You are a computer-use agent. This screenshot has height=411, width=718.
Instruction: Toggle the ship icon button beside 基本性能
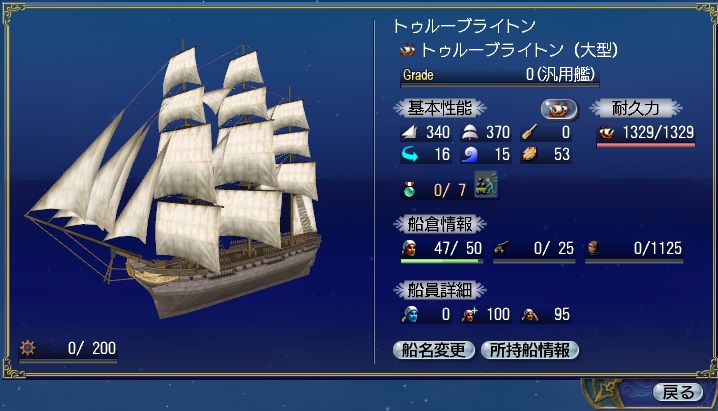[x=559, y=108]
